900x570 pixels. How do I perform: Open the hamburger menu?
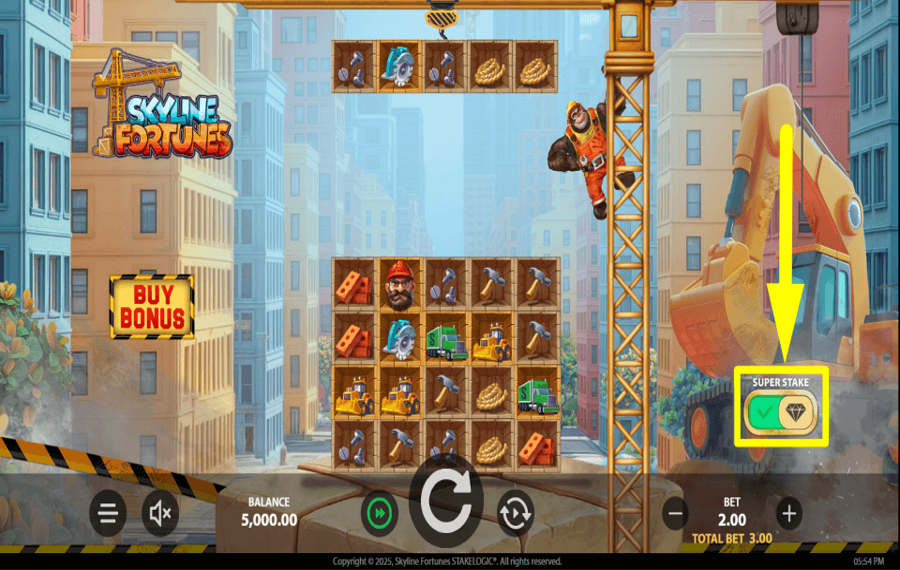(x=108, y=514)
